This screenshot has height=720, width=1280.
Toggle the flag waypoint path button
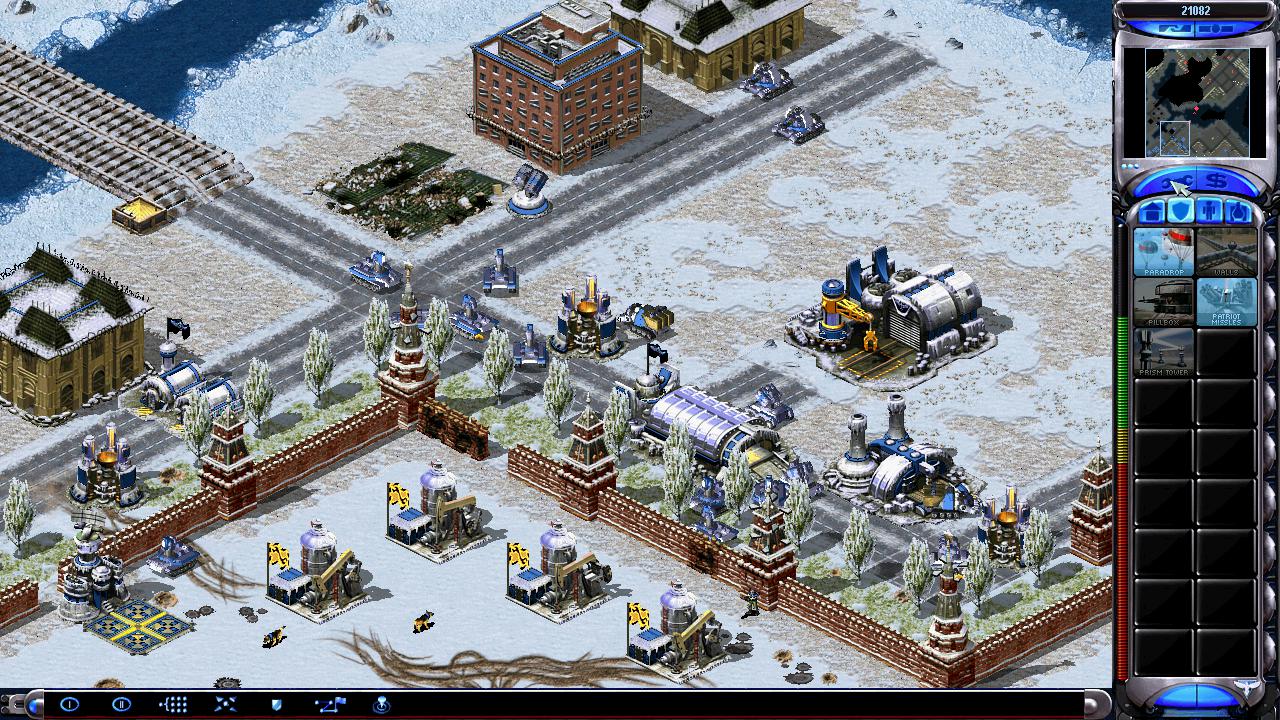point(329,704)
